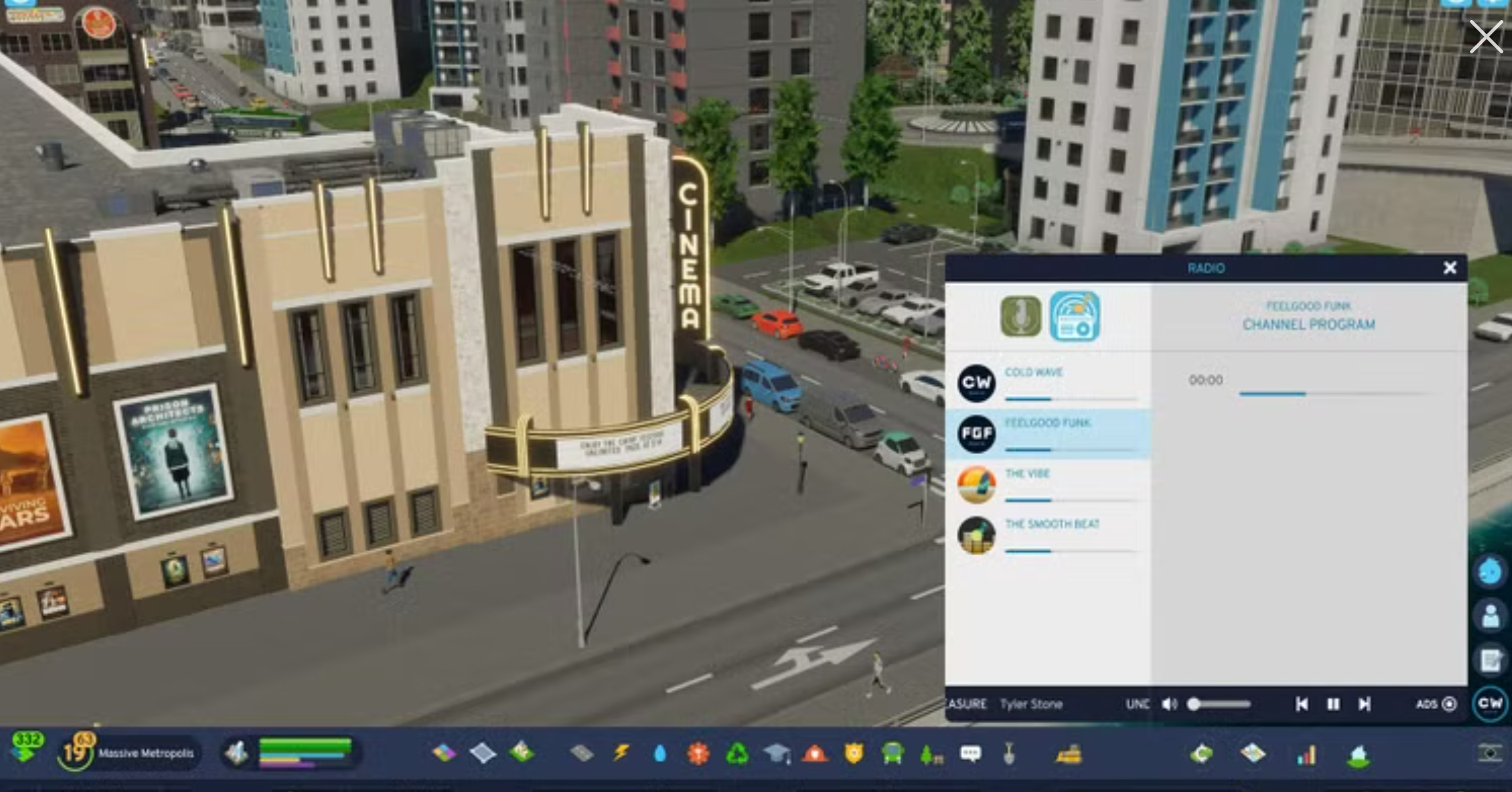Open the Transportation bus menu
The image size is (1512, 792).
(x=892, y=753)
